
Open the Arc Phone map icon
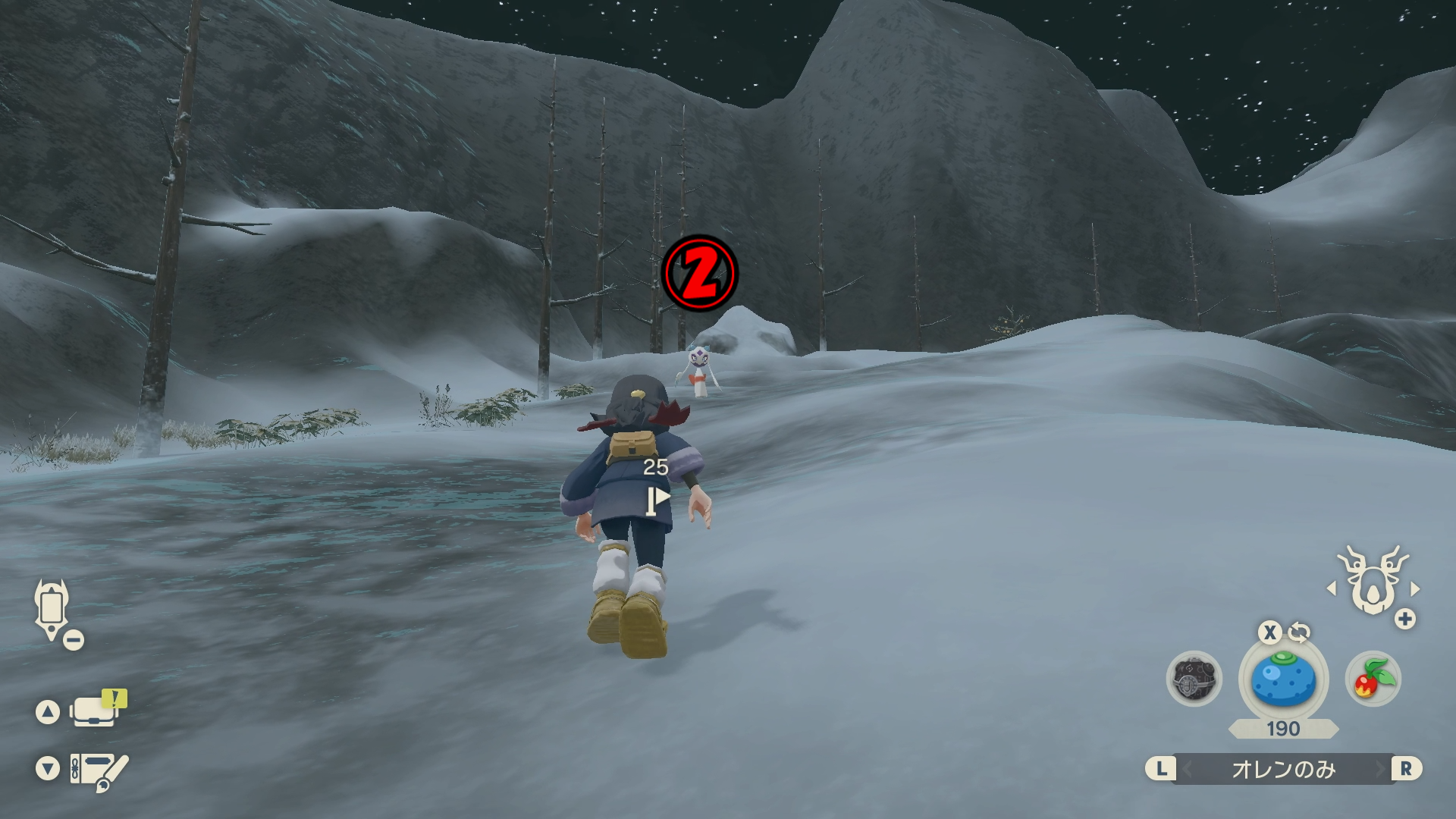coord(52,608)
